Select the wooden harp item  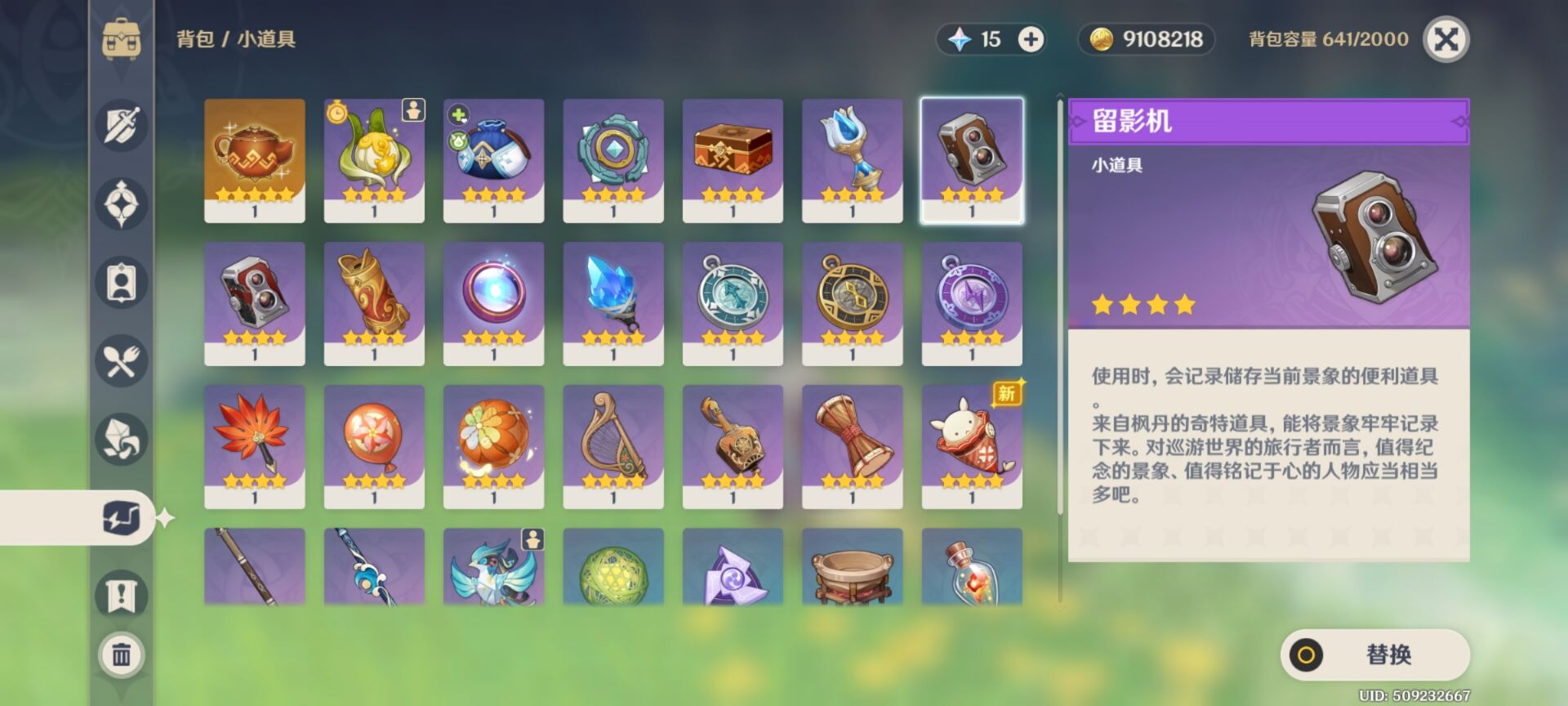613,446
